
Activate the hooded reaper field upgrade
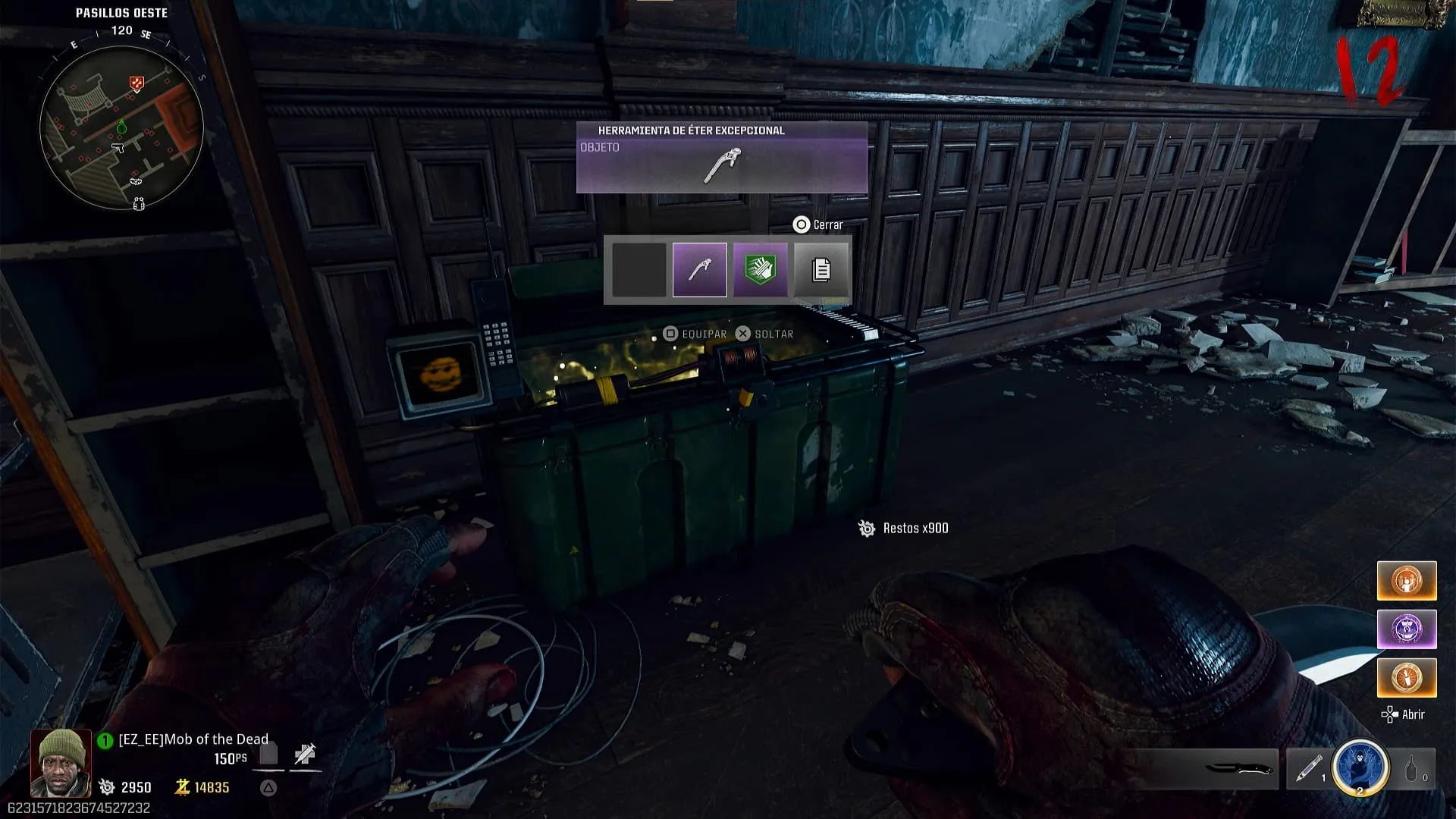point(1360,768)
